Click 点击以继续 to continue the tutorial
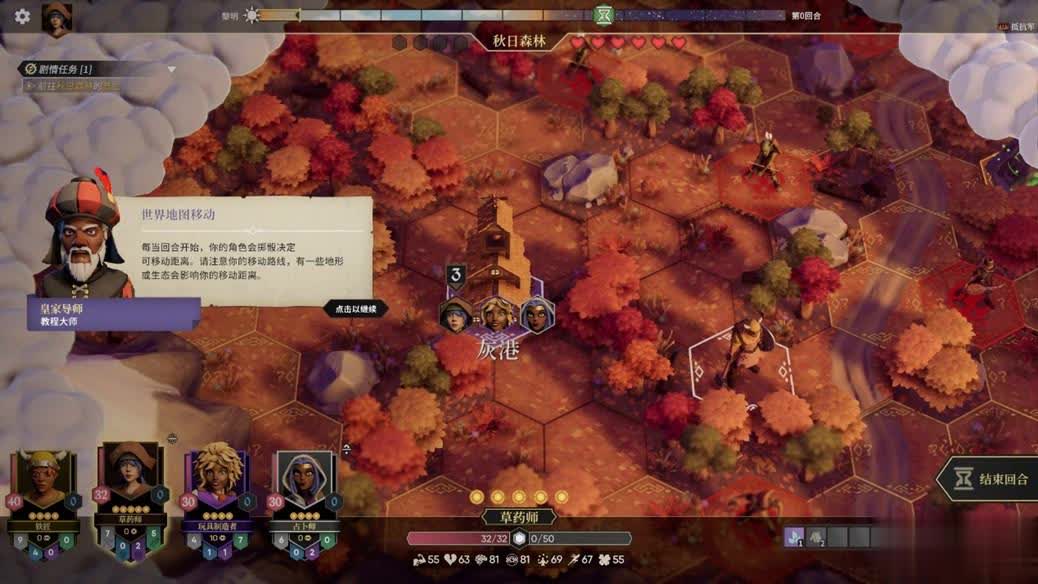 [x=356, y=309]
